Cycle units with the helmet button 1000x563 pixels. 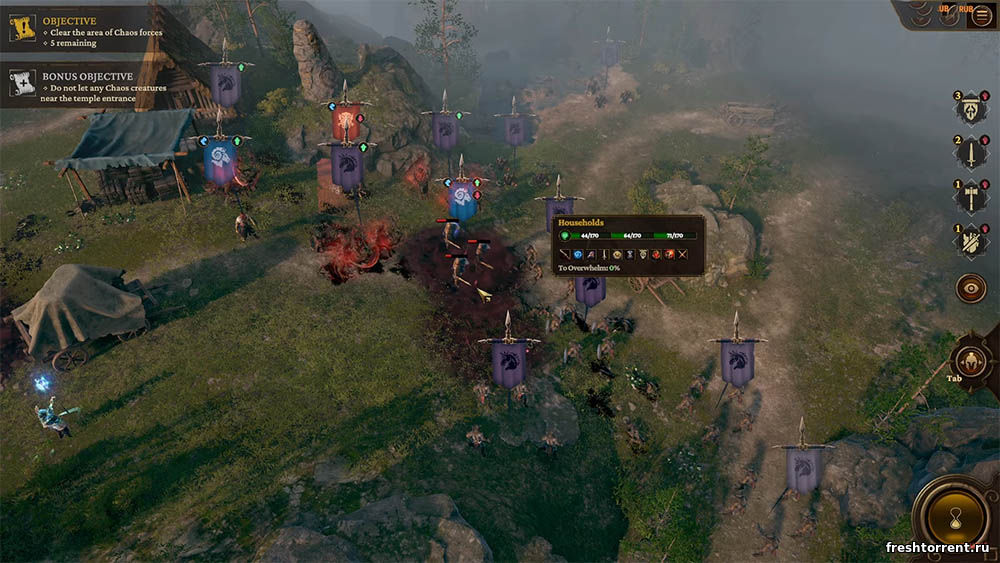coord(969,360)
